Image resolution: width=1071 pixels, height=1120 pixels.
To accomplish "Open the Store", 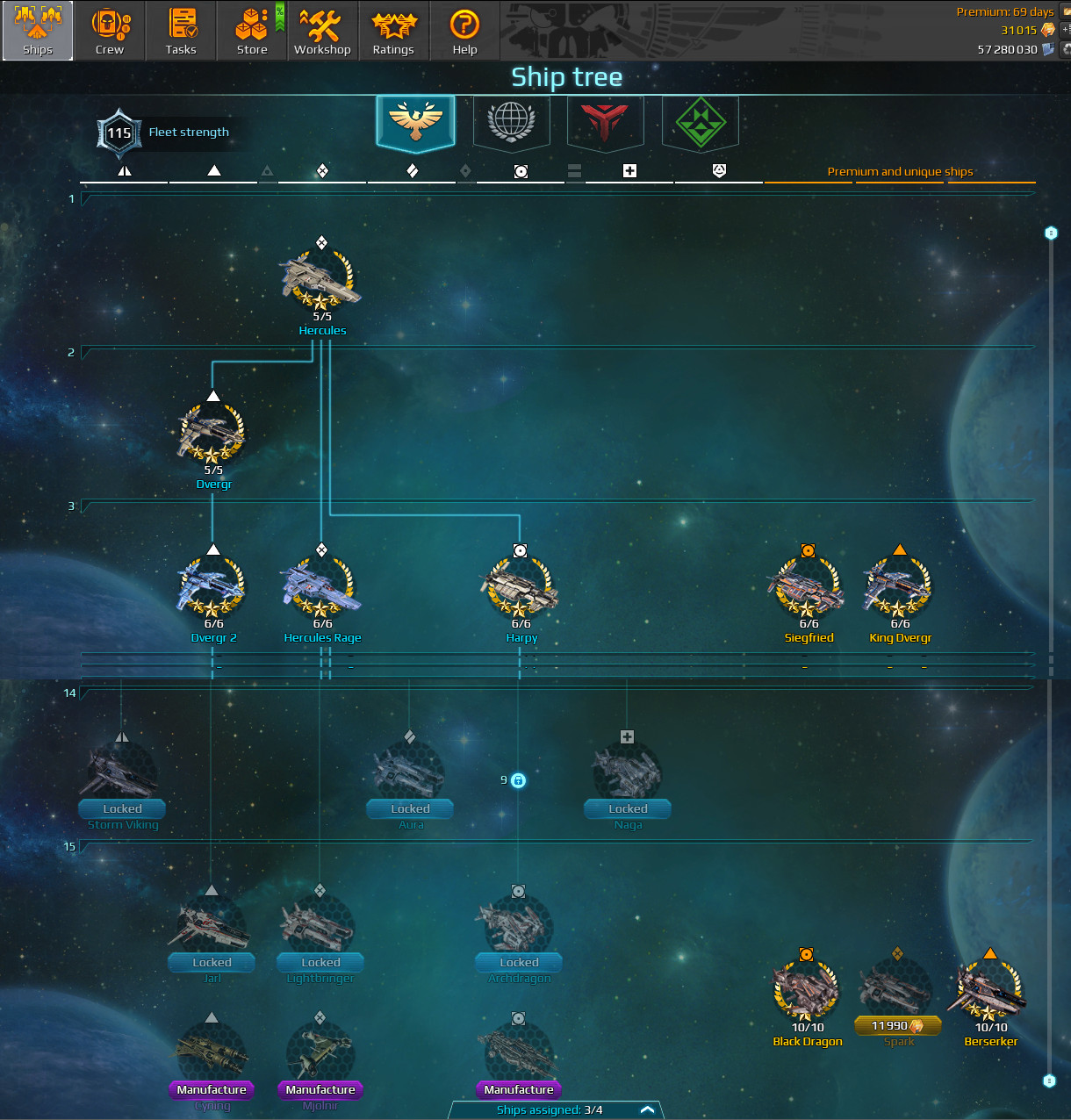I will tap(252, 31).
